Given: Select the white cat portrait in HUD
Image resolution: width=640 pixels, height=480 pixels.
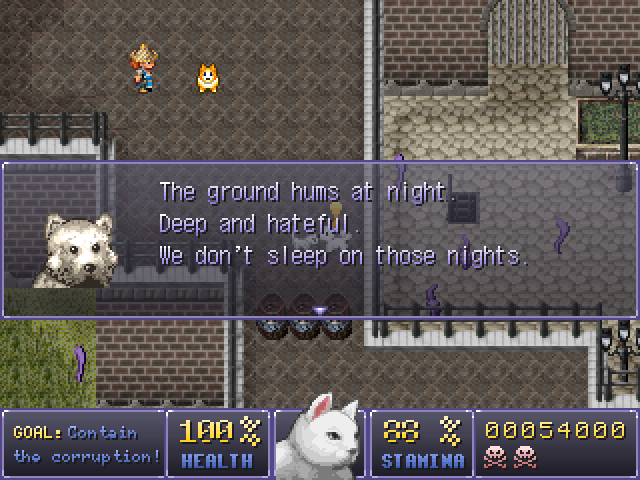Looking at the screenshot, I should pos(319,439).
